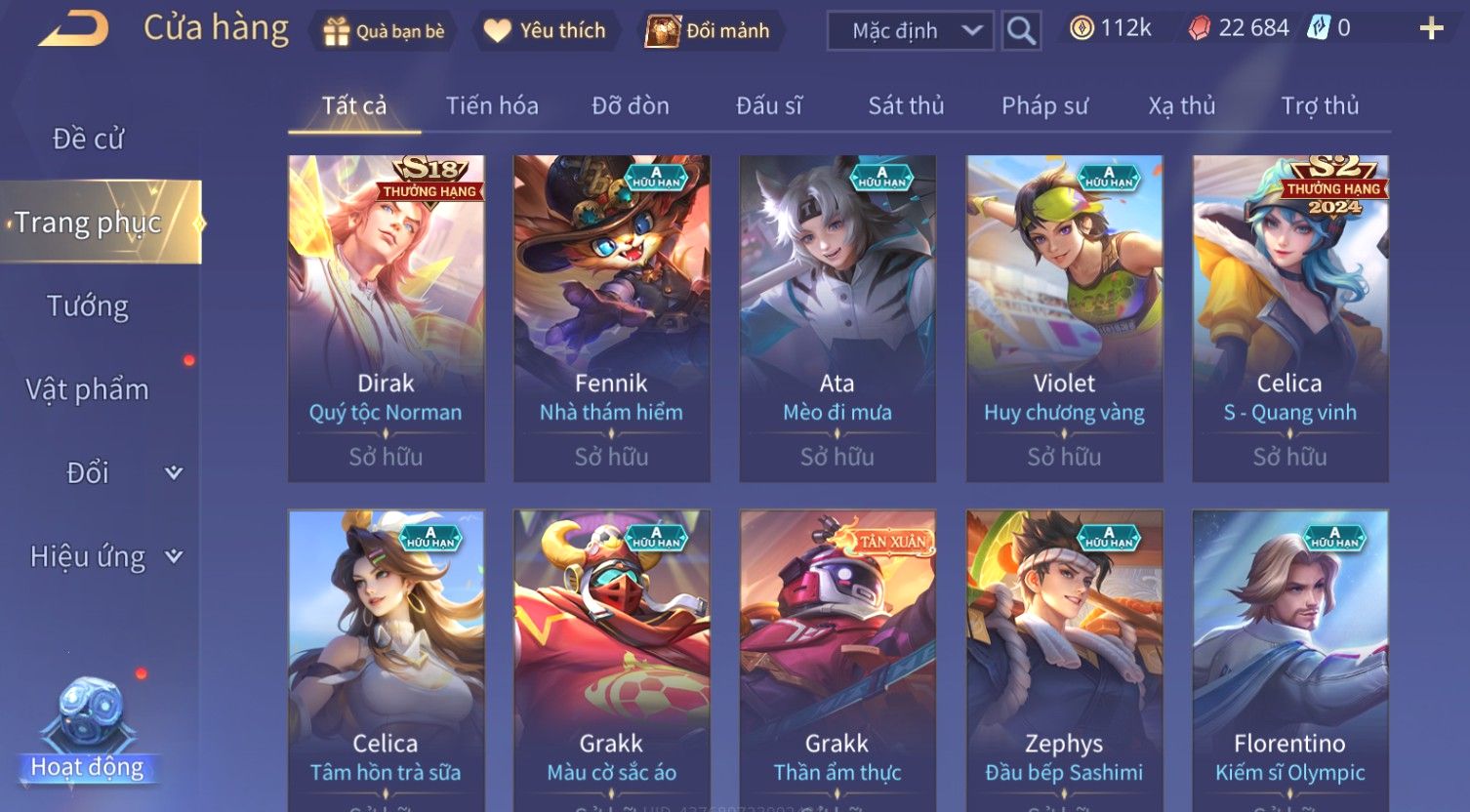The width and height of the screenshot is (1470, 812).
Task: Add currency with the plus button
Action: coord(1431,29)
